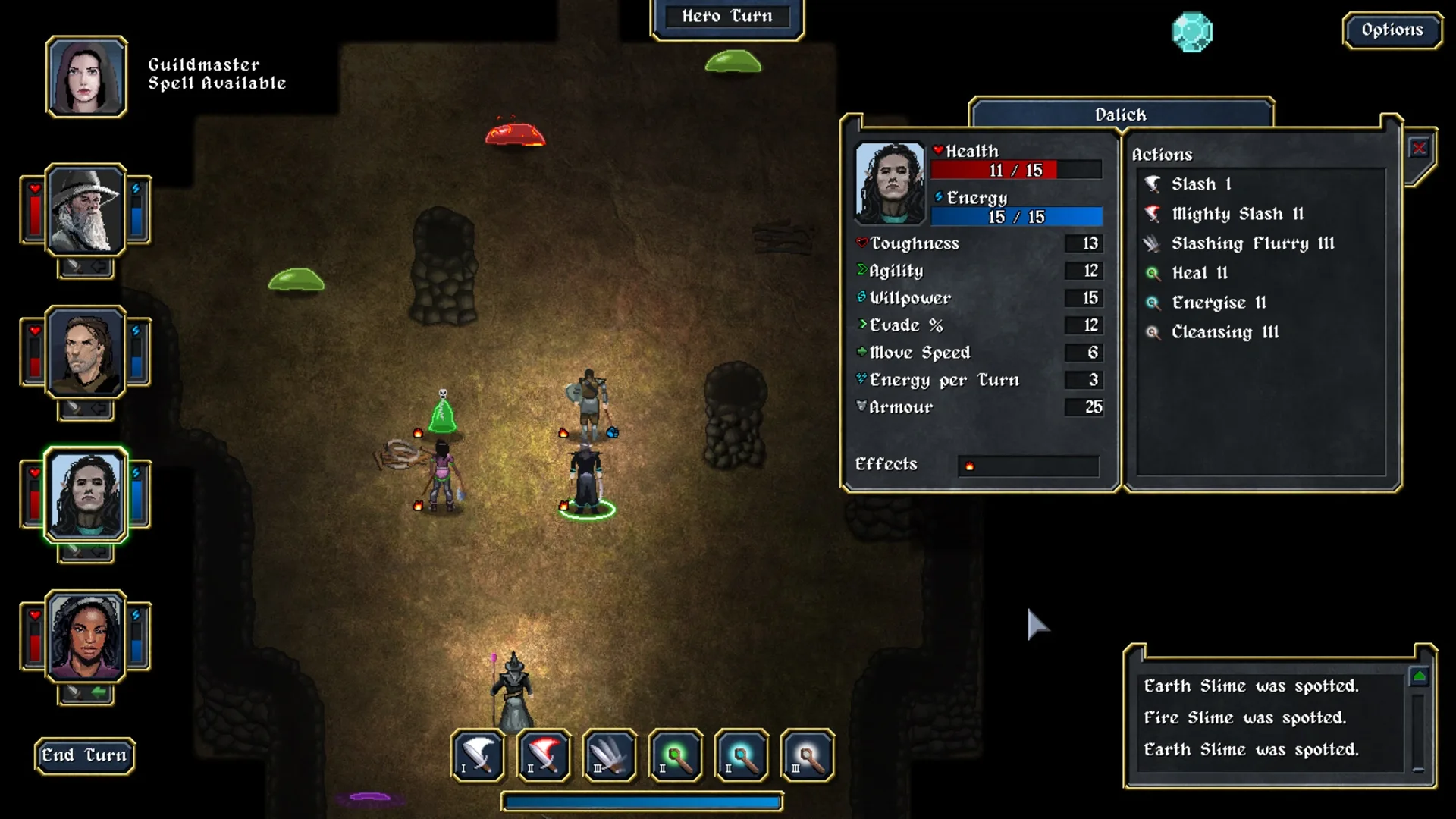Select the Guildmaster portrait
Image resolution: width=1456 pixels, height=819 pixels.
tap(86, 77)
